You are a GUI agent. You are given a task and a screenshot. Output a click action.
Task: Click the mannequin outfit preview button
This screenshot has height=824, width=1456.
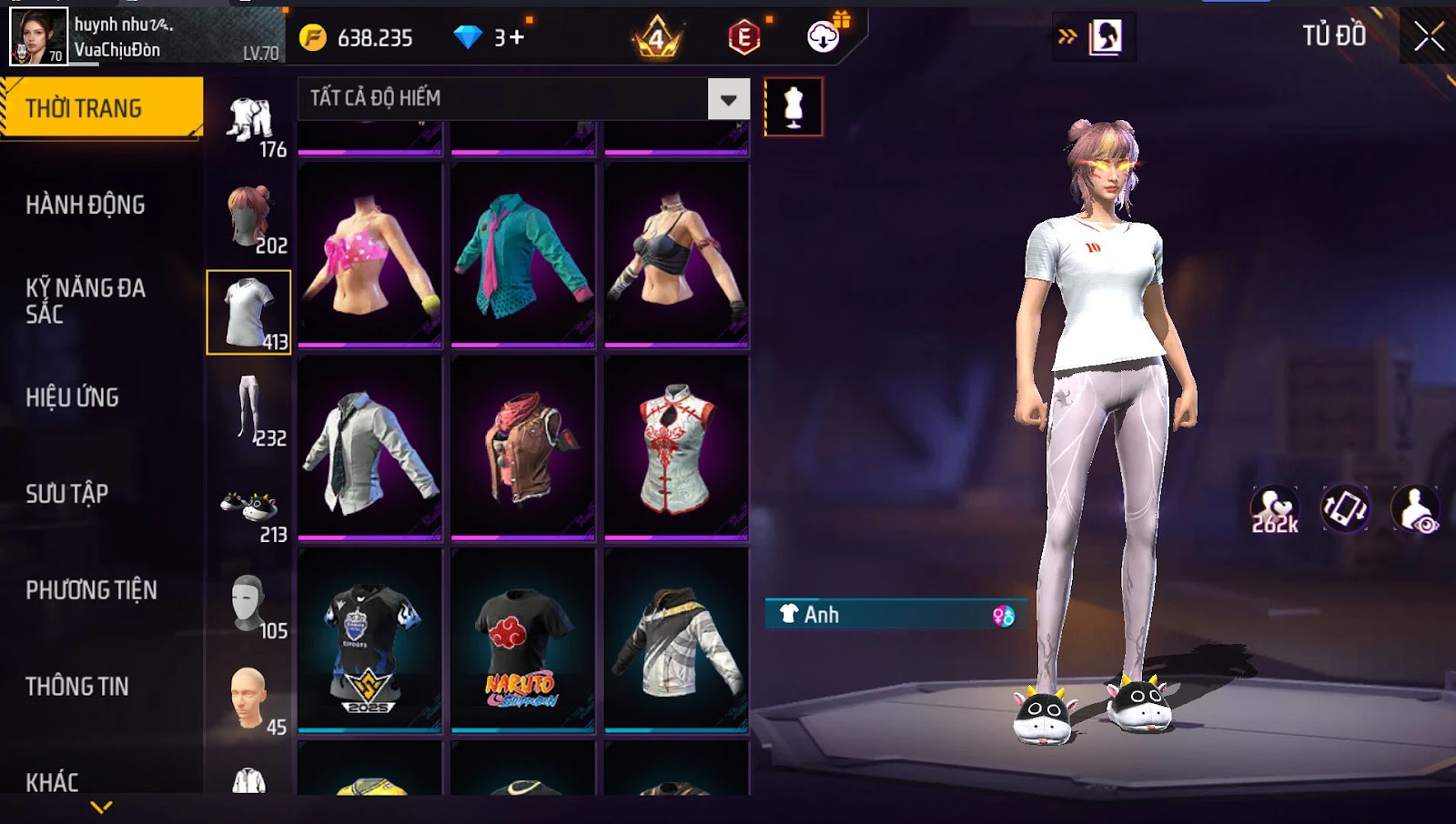tap(794, 107)
